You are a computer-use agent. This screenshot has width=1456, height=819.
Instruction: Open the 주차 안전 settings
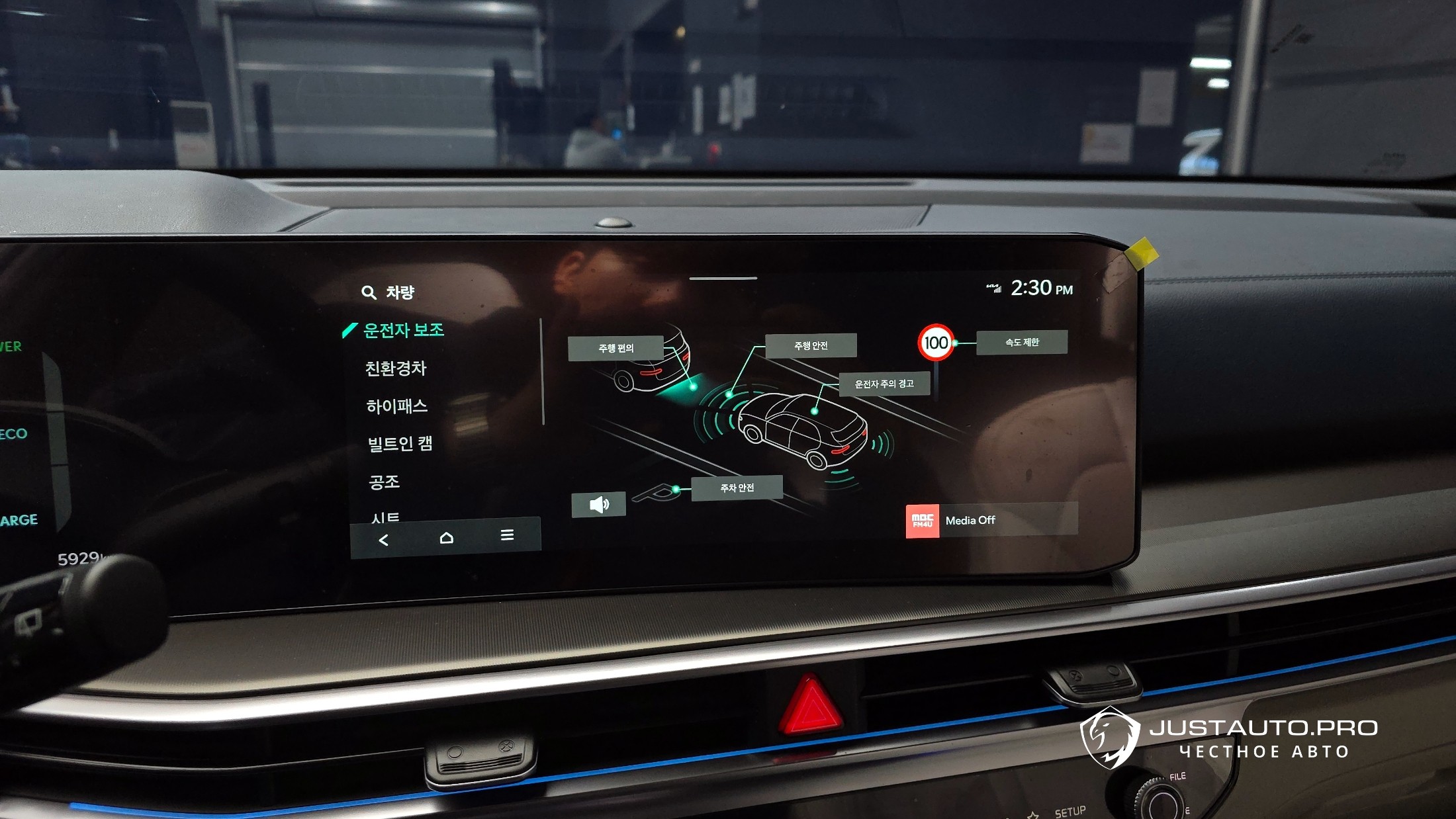point(737,488)
